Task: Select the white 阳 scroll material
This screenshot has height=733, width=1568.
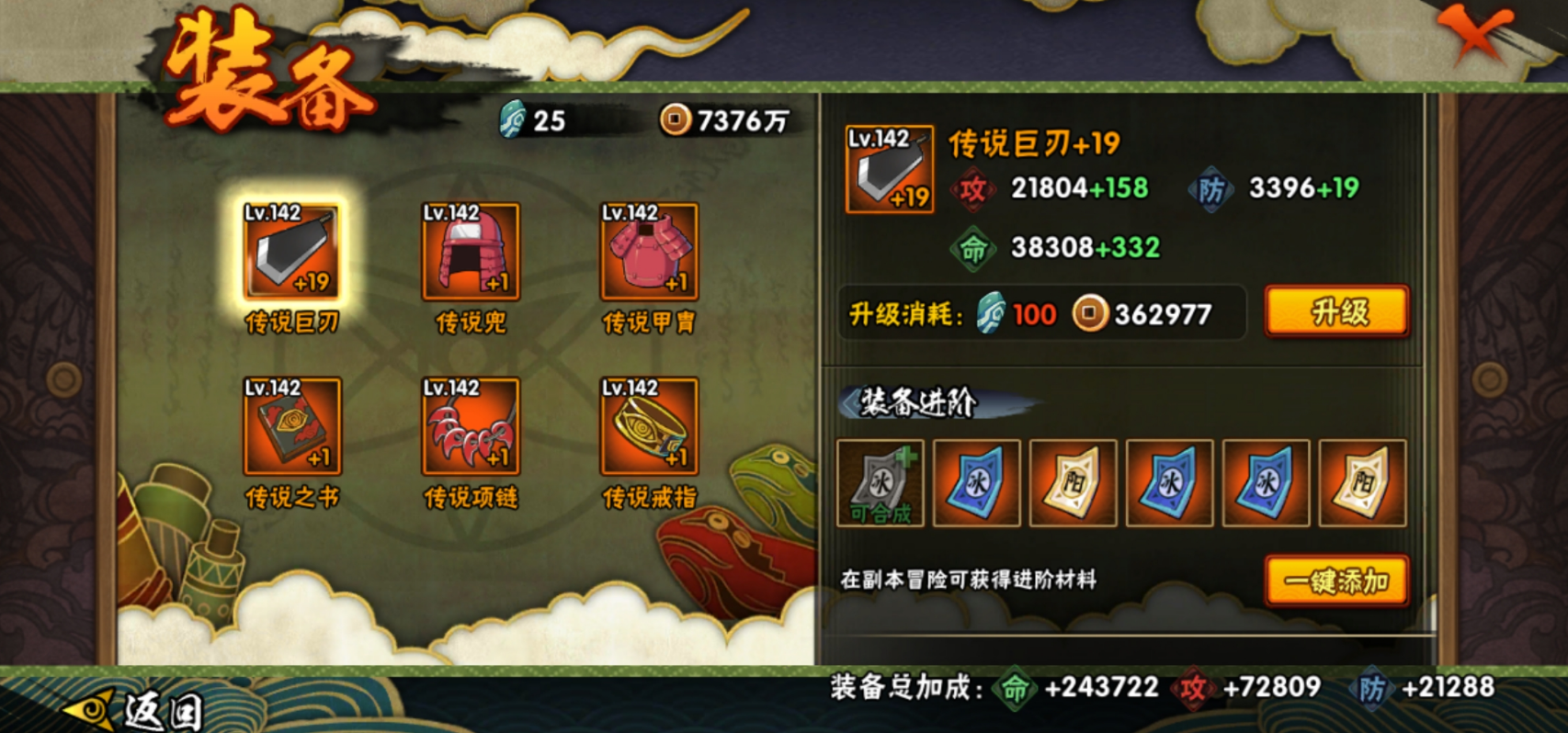Action: (1072, 484)
